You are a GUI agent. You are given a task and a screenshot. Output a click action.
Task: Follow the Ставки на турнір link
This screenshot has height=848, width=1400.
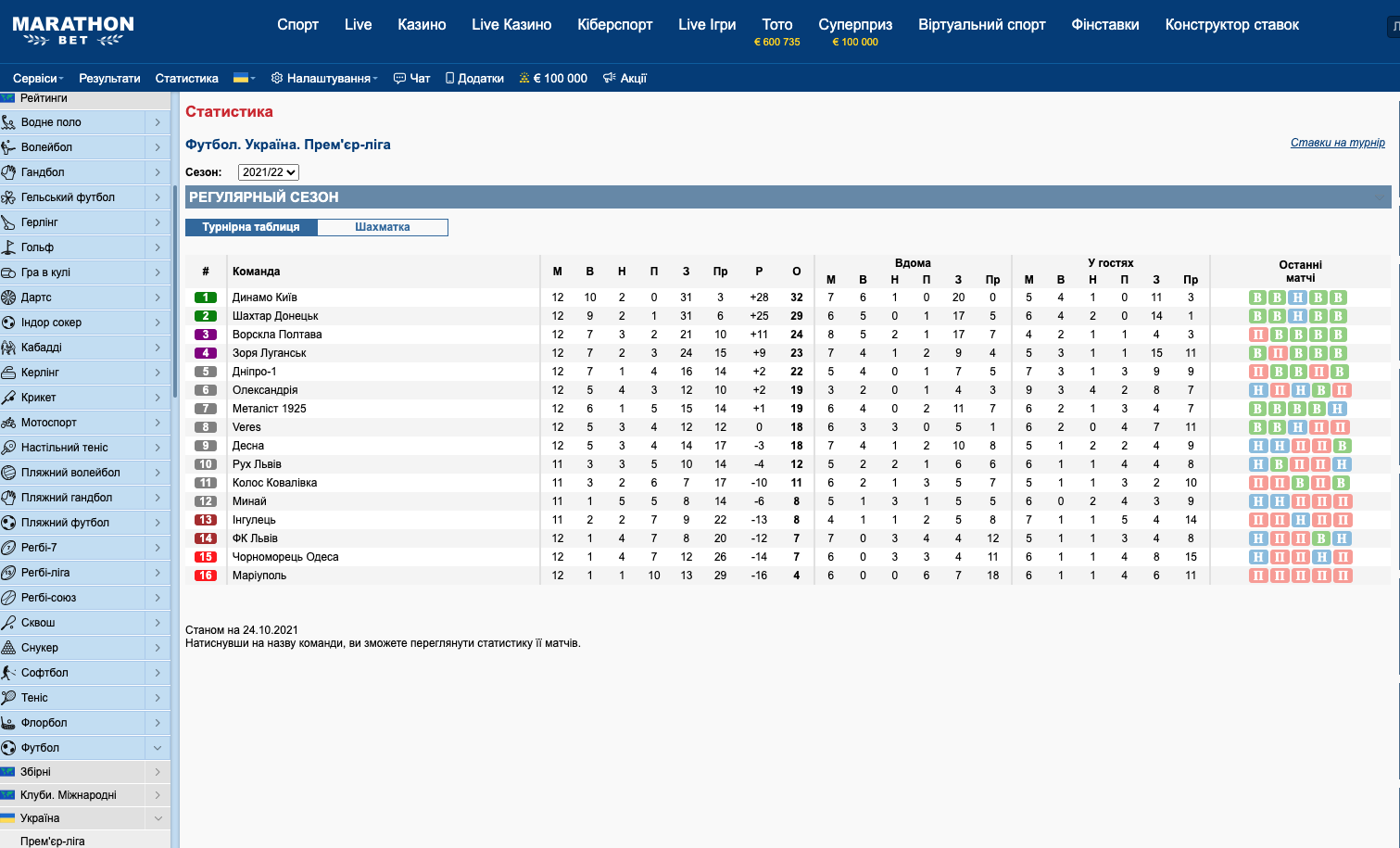click(x=1337, y=143)
